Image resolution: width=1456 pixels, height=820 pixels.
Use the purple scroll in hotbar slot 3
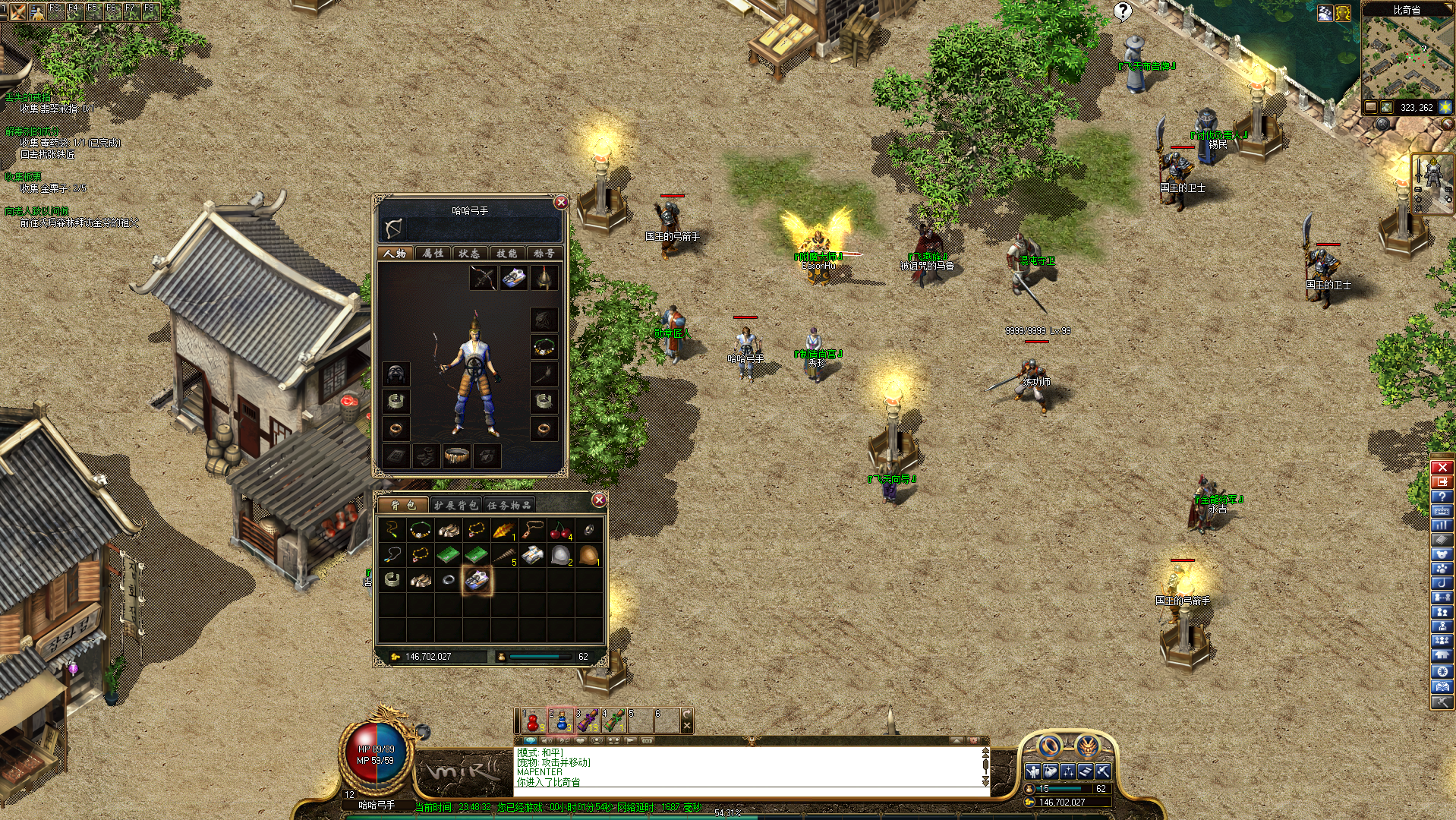[x=588, y=721]
